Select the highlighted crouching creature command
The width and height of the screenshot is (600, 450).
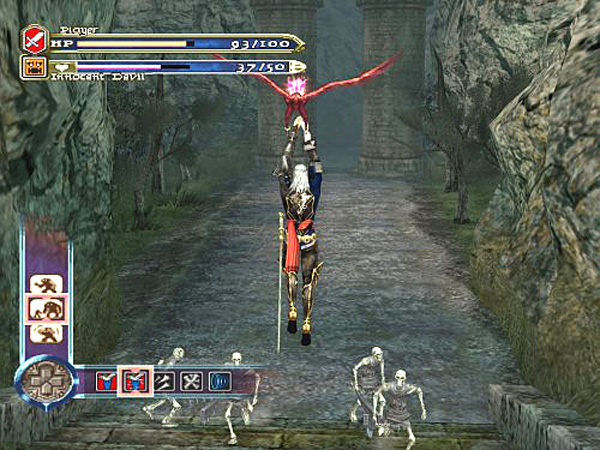(x=46, y=309)
